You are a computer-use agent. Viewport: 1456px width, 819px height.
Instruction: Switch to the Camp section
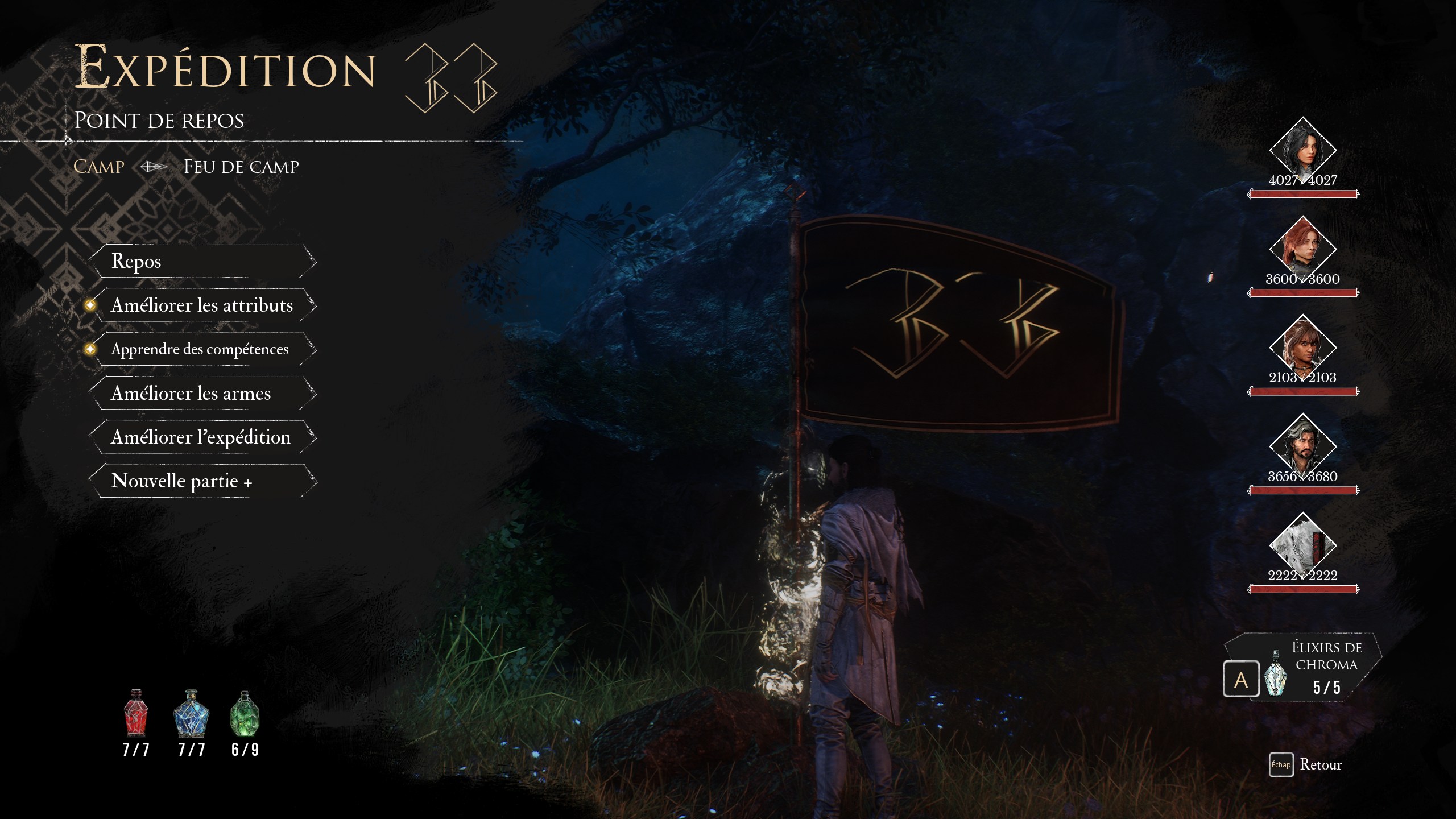[98, 166]
